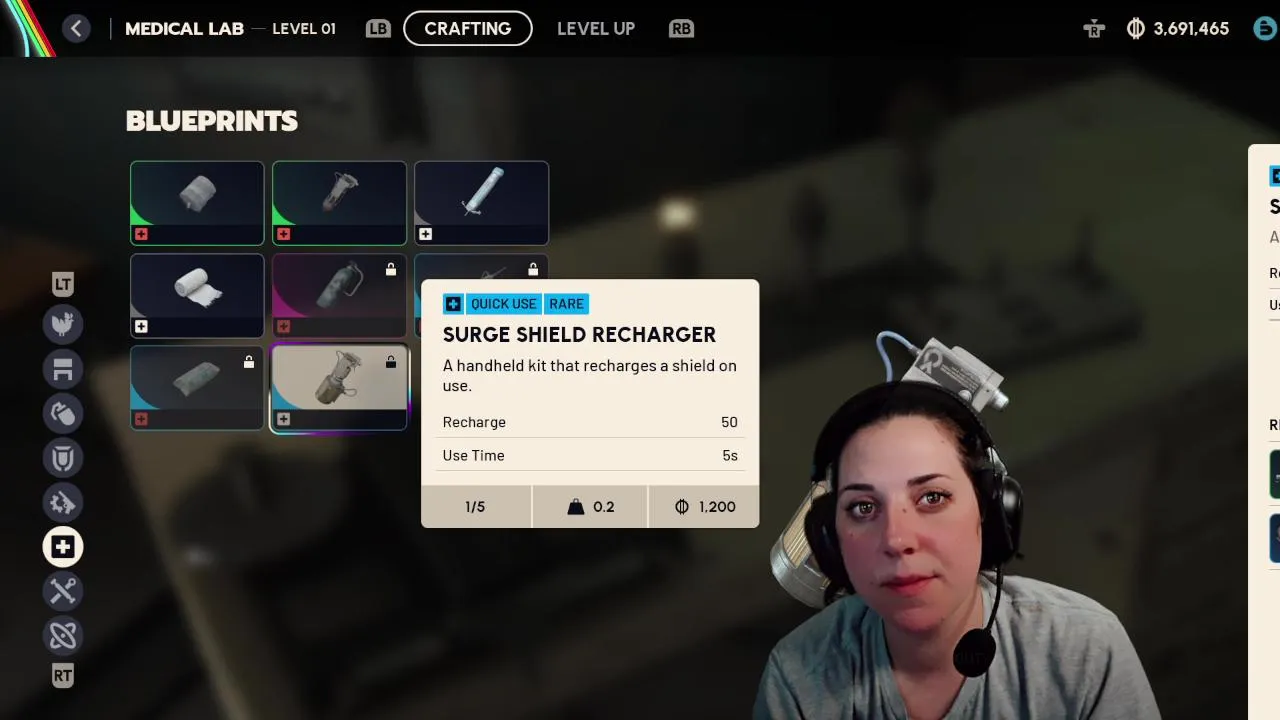Image resolution: width=1280 pixels, height=720 pixels.
Task: Open the rooster station category
Action: pyautogui.click(x=63, y=323)
